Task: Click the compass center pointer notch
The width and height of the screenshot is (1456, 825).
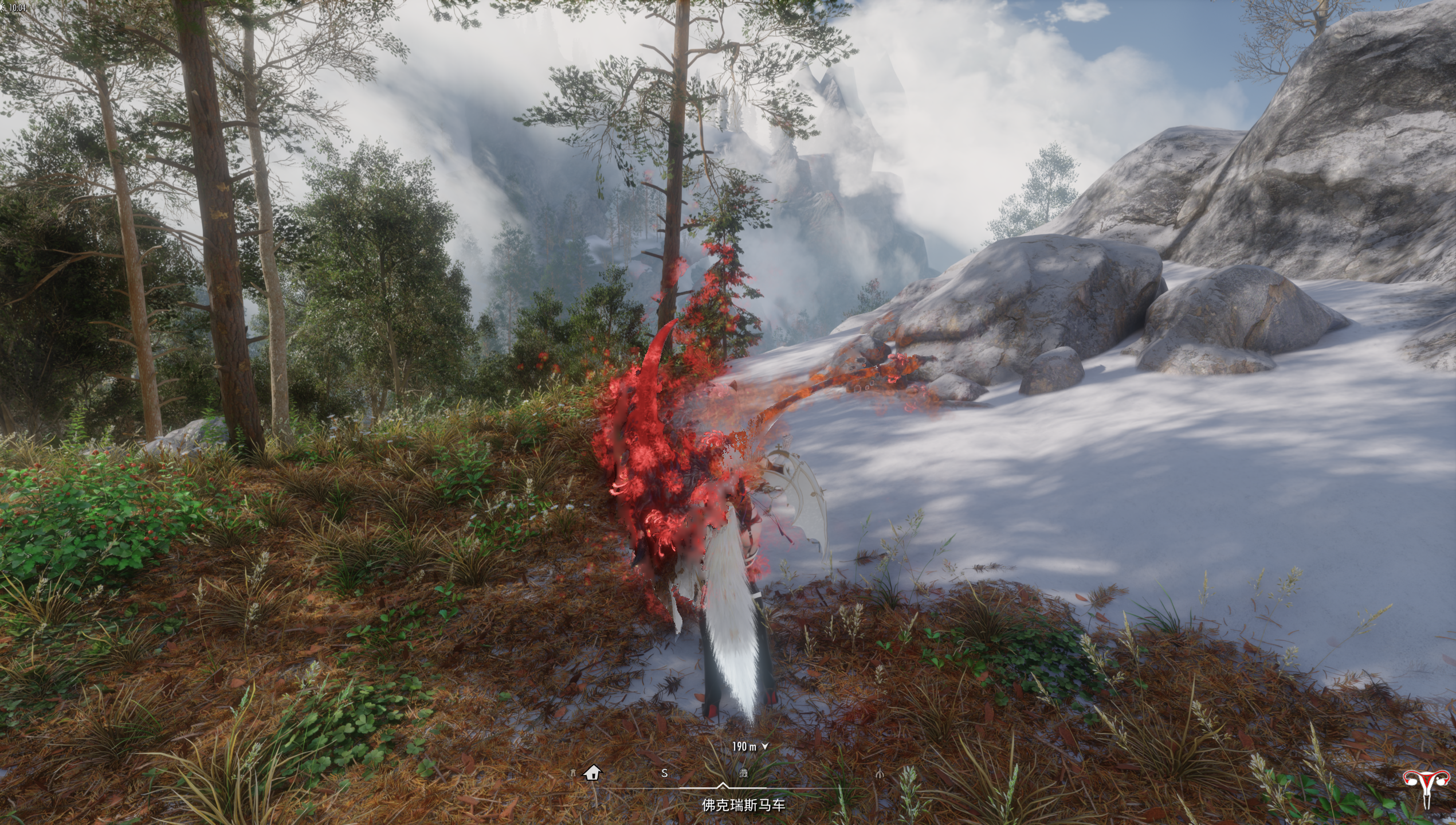Action: (723, 785)
